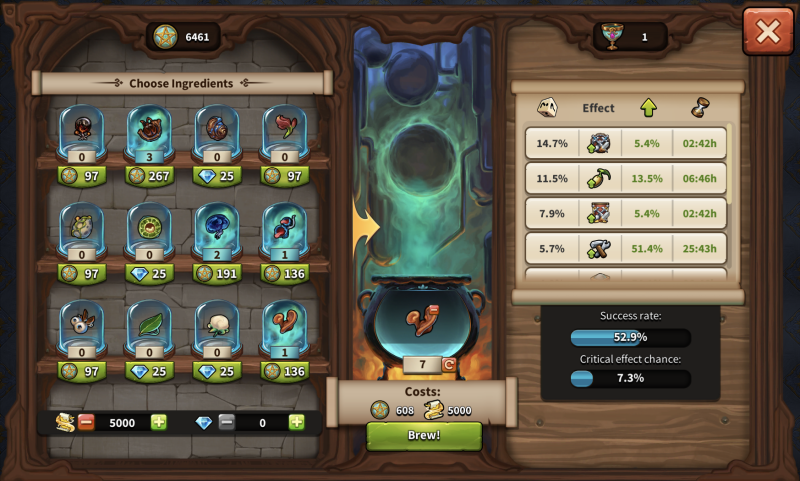Select the blue mushroom ingredient jar
This screenshot has height=481, width=800.
(216, 226)
